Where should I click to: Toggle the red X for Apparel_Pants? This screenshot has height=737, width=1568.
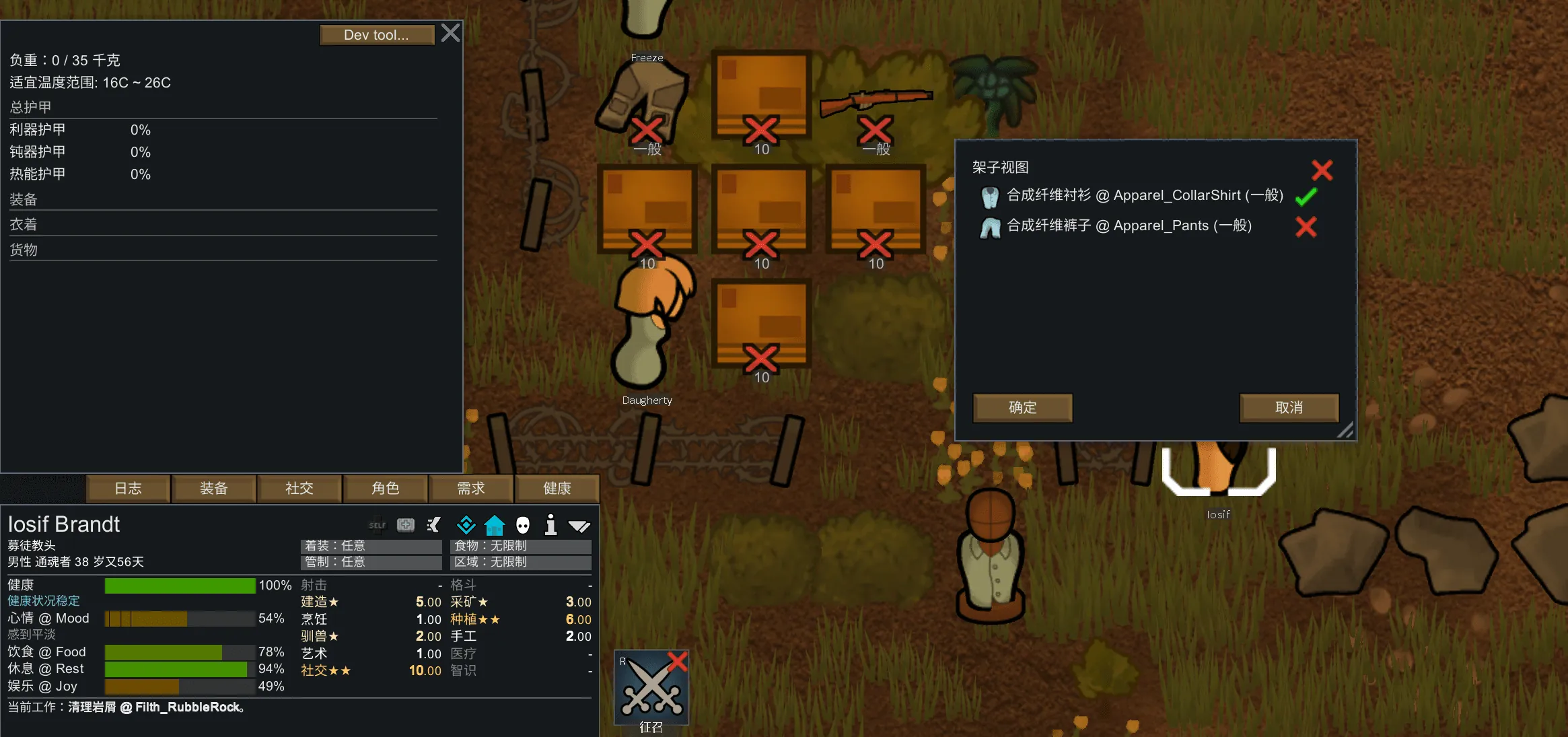[1306, 227]
